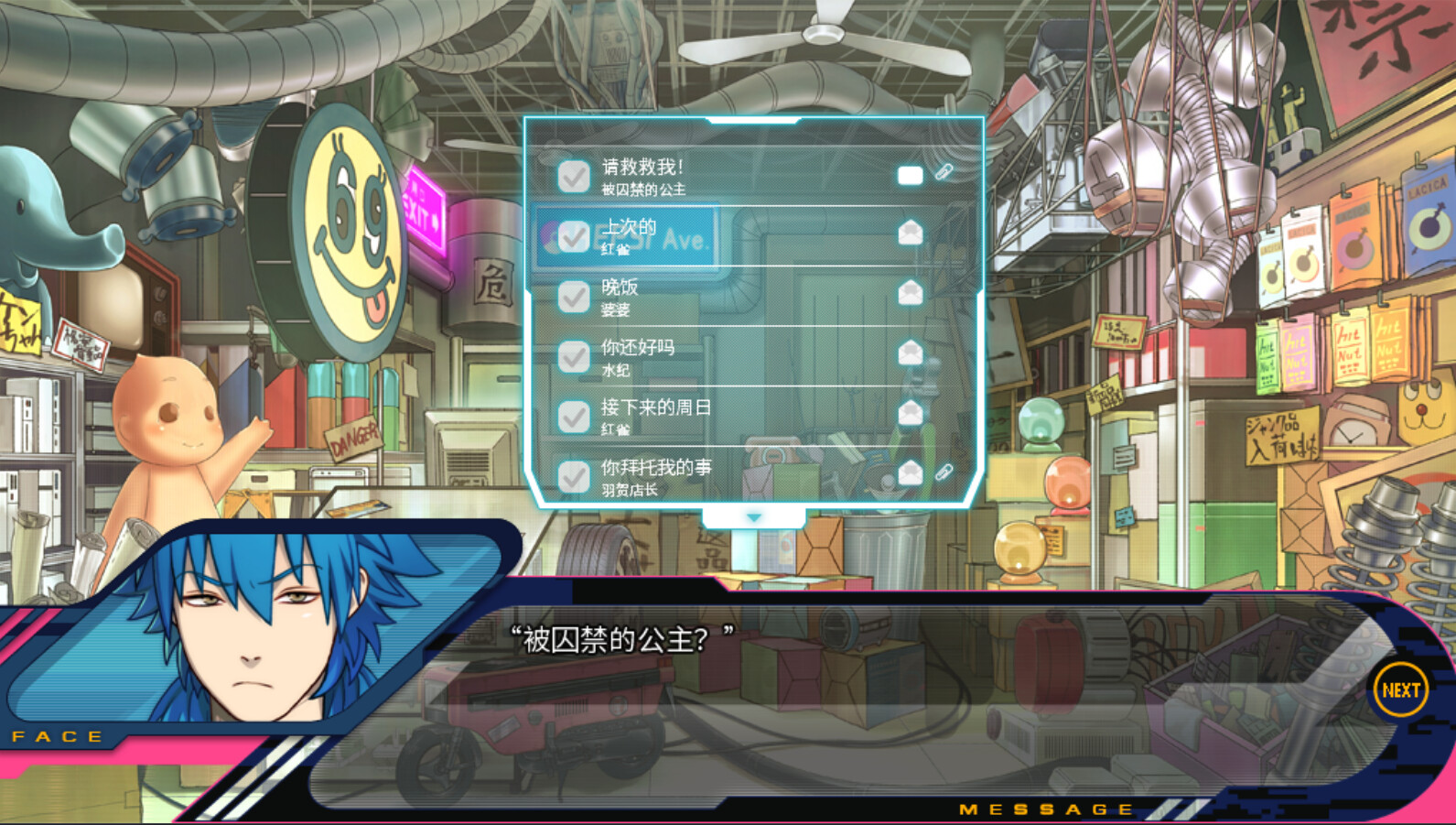This screenshot has height=825, width=1456.
Task: Click the MESSAGE panel label
Action: [1044, 809]
